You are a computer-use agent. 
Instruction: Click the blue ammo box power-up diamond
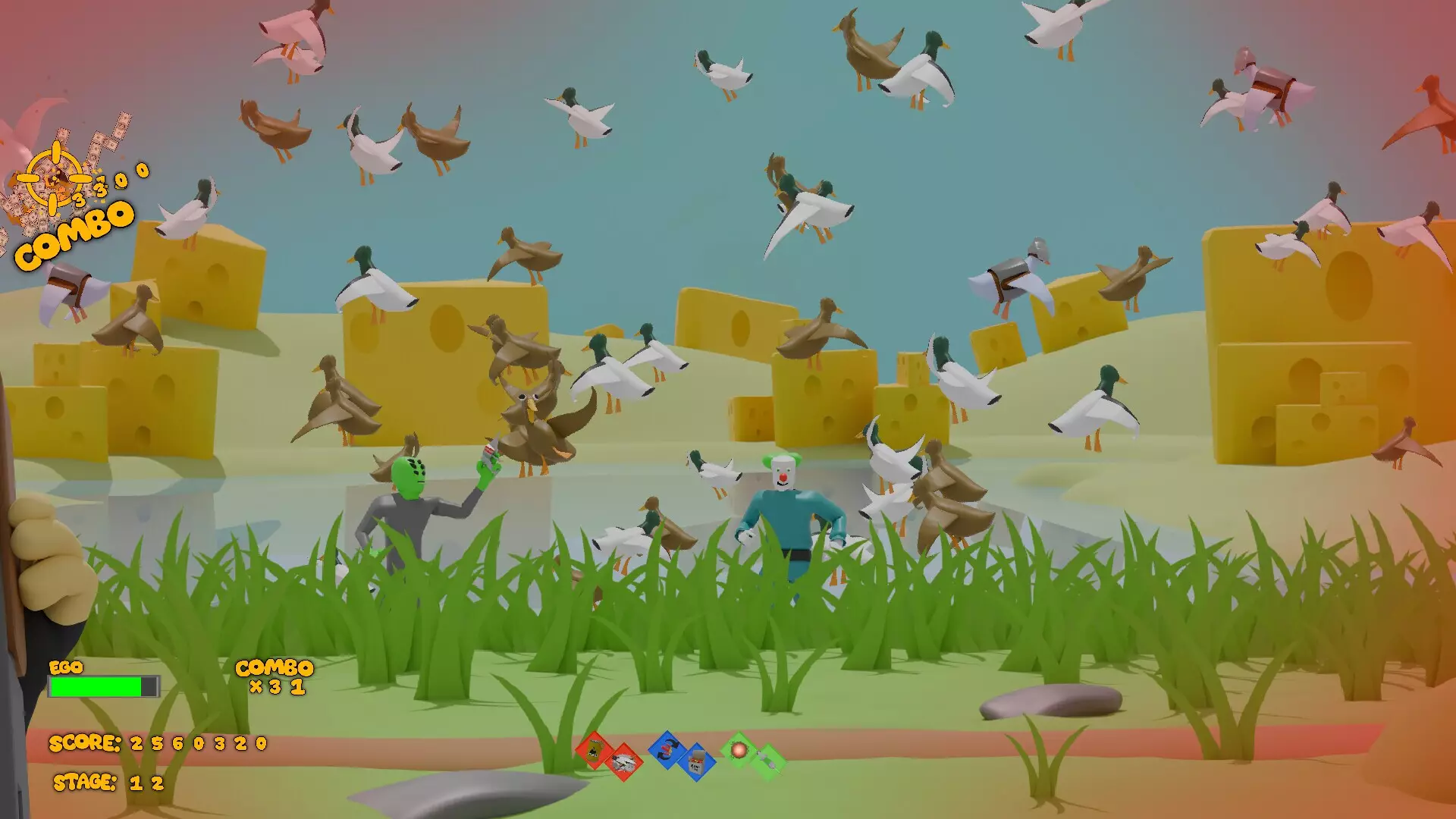(698, 762)
